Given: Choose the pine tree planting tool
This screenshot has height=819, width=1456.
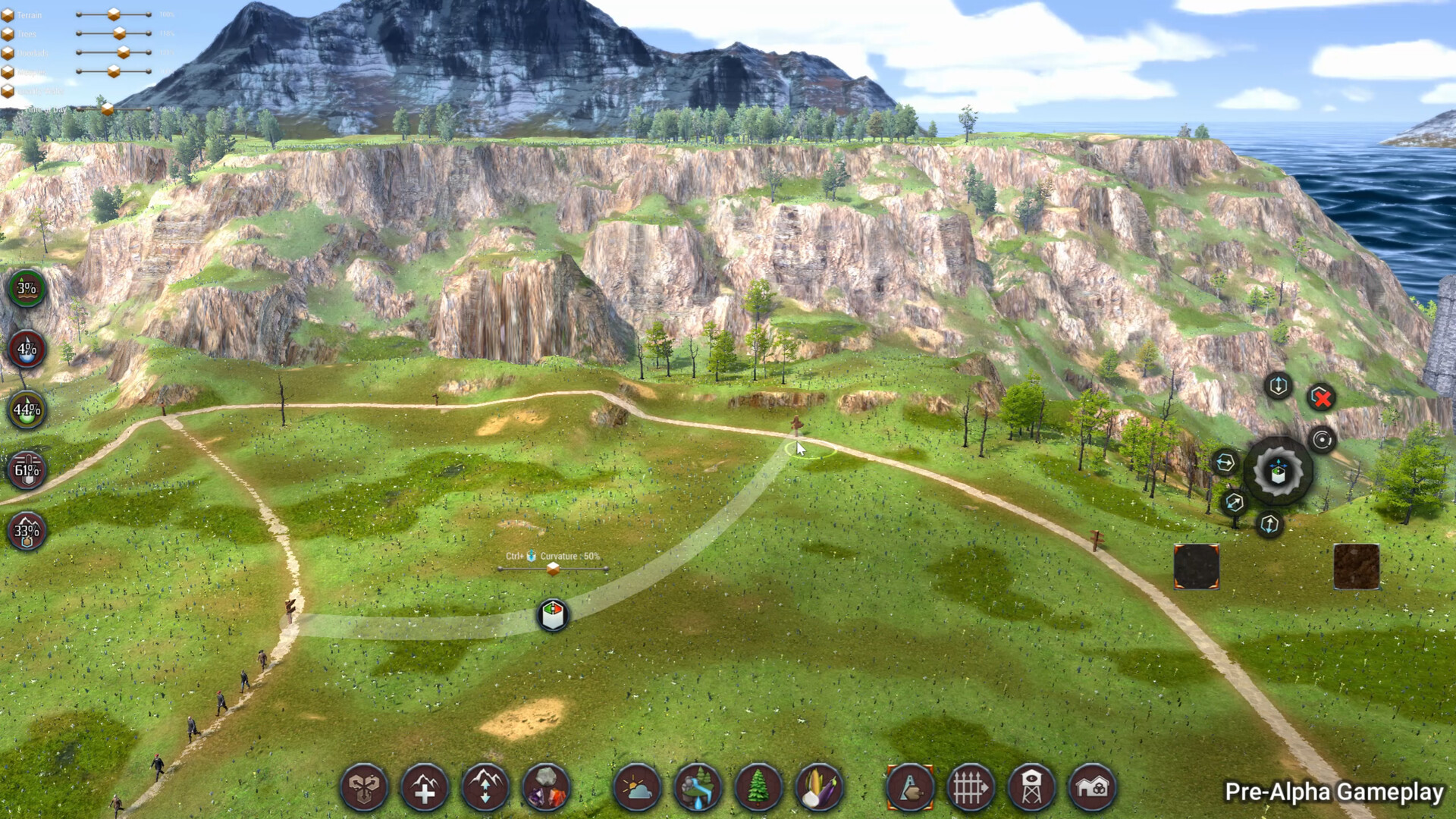Looking at the screenshot, I should (758, 788).
